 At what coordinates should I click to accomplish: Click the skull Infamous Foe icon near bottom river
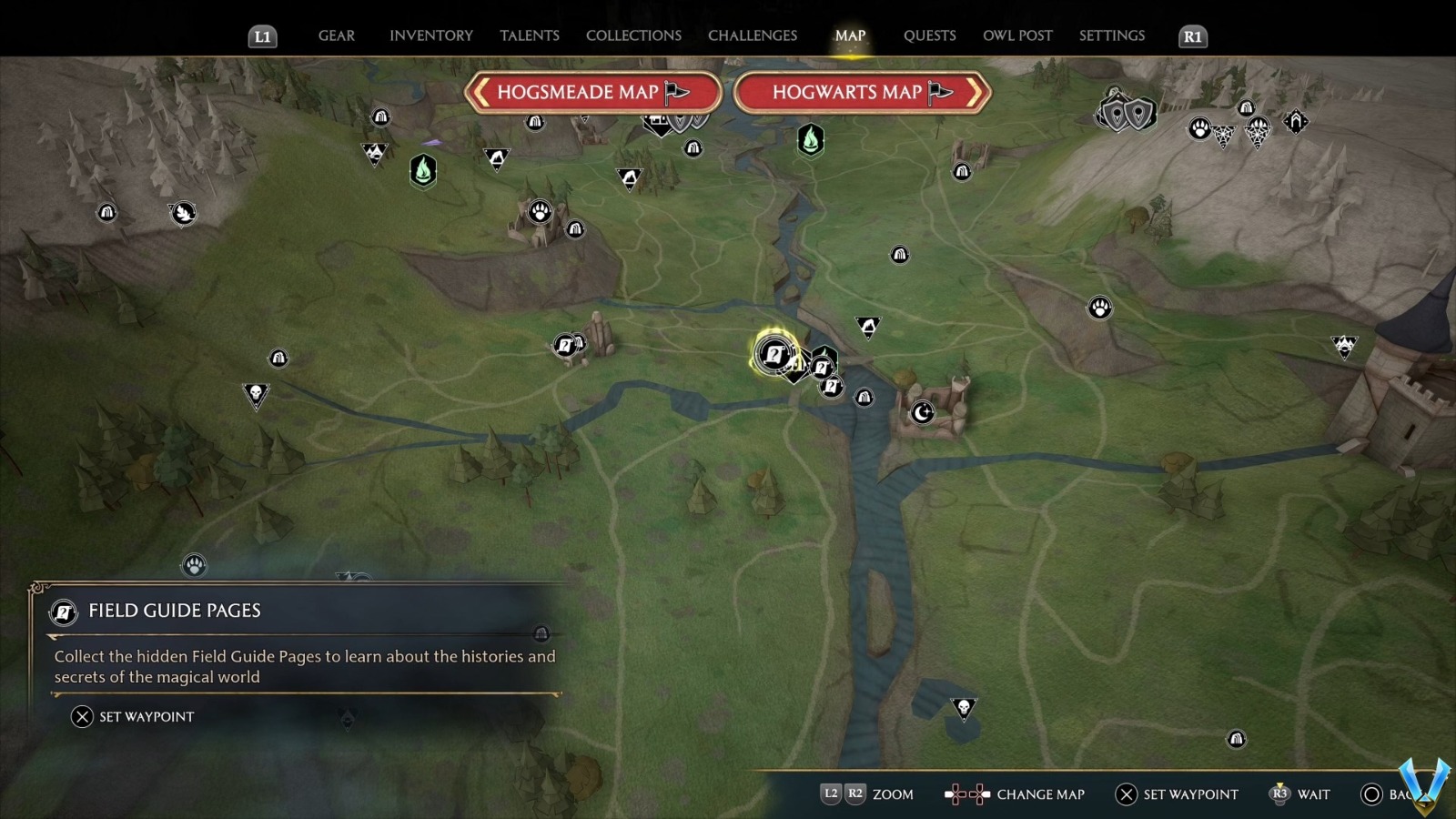(965, 706)
